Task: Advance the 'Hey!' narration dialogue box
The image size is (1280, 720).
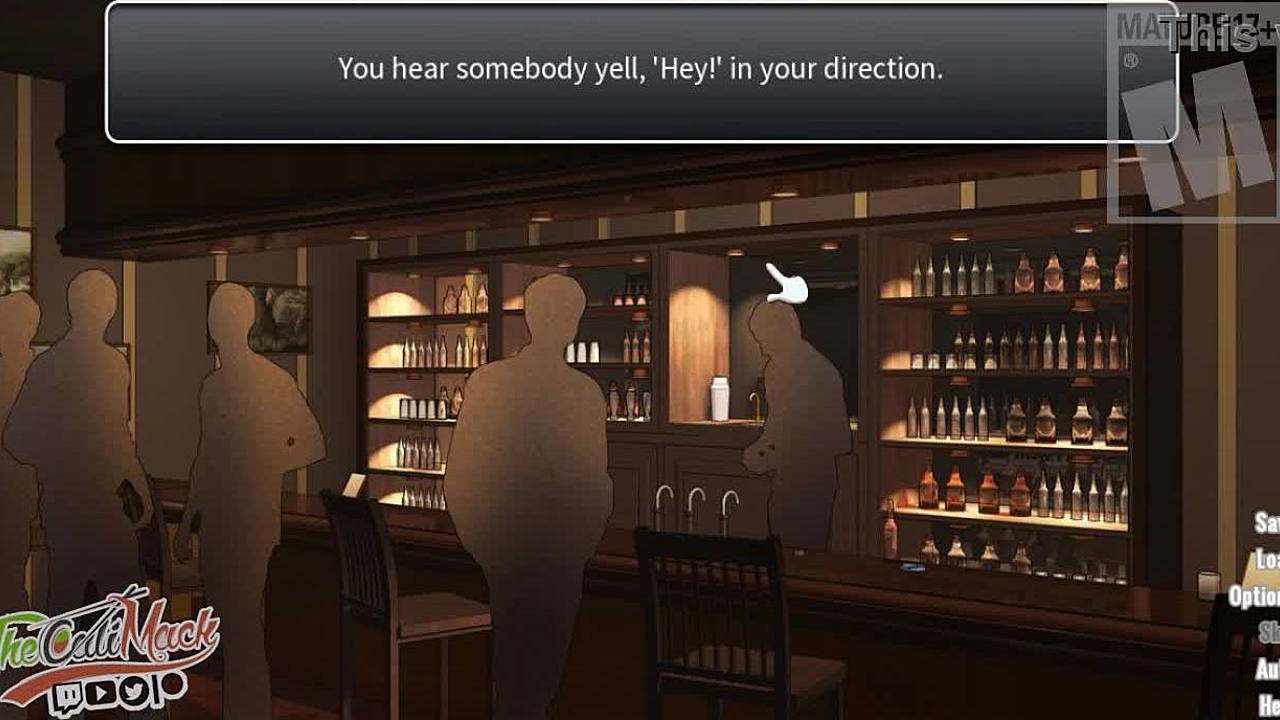Action: (640, 72)
